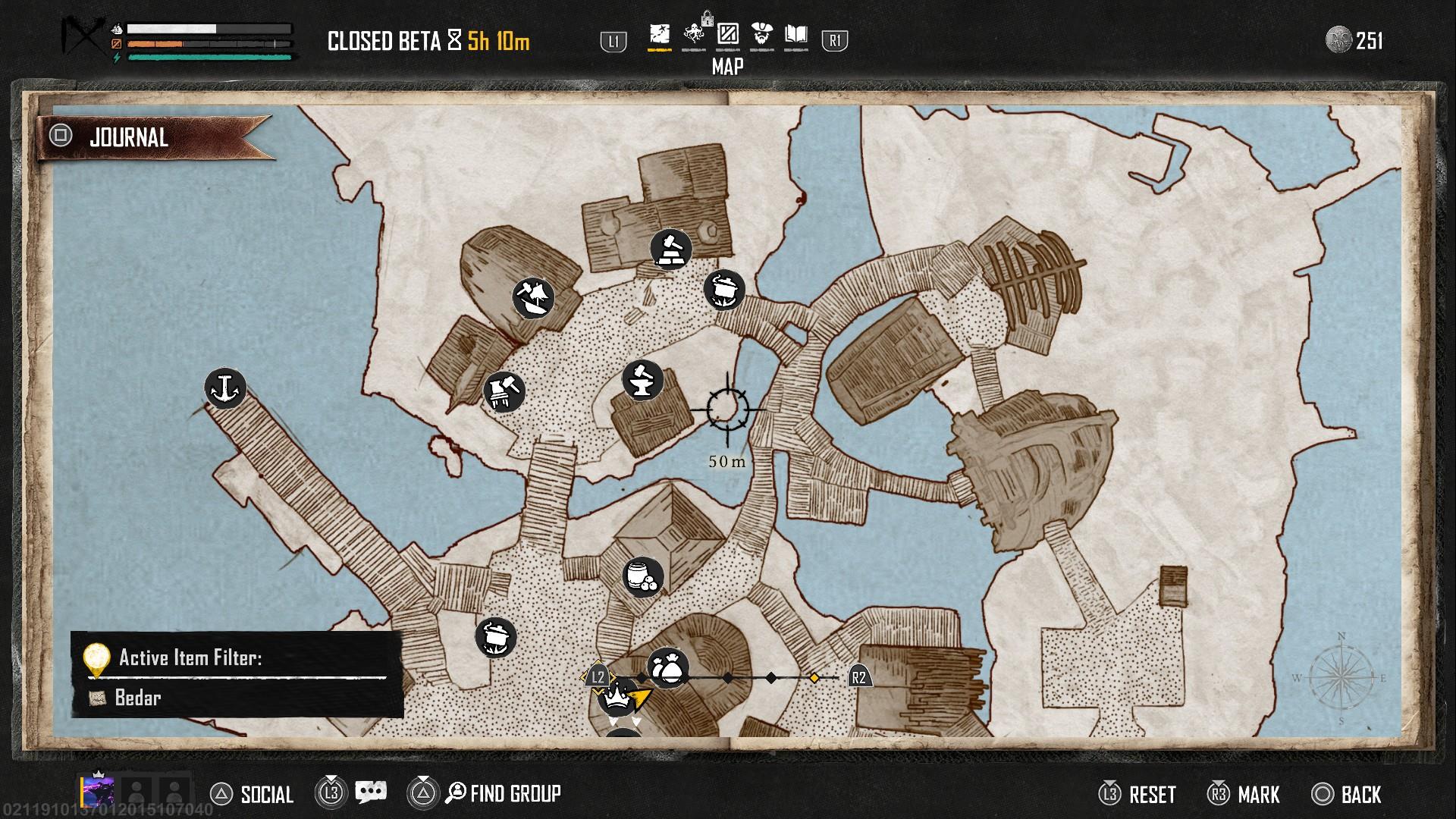The image size is (1456, 819).
Task: Click the yellow diamond zoom level
Action: (814, 677)
